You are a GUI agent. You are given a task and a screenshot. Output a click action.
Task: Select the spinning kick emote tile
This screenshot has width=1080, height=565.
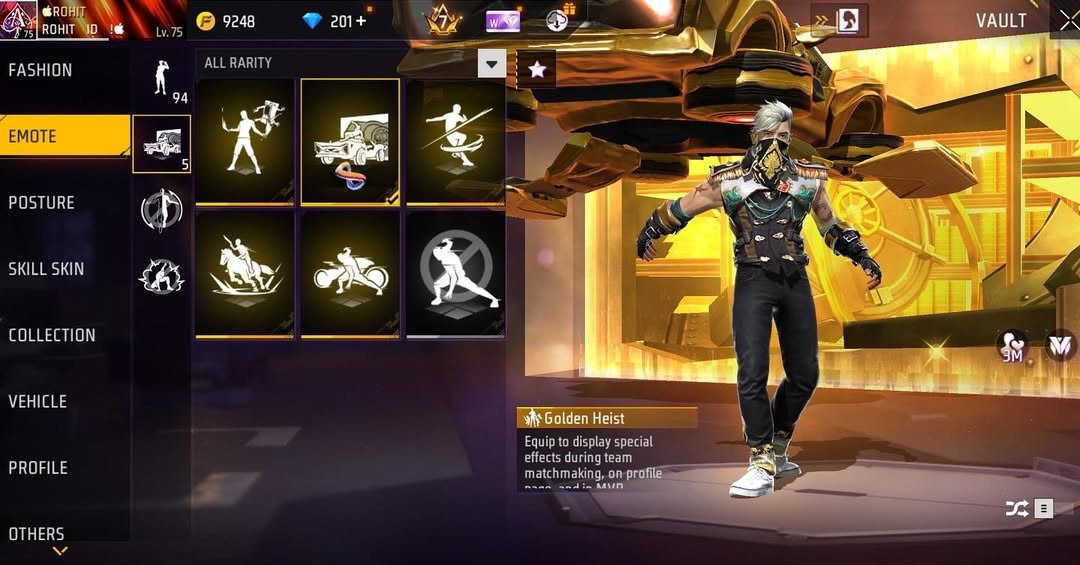(455, 142)
